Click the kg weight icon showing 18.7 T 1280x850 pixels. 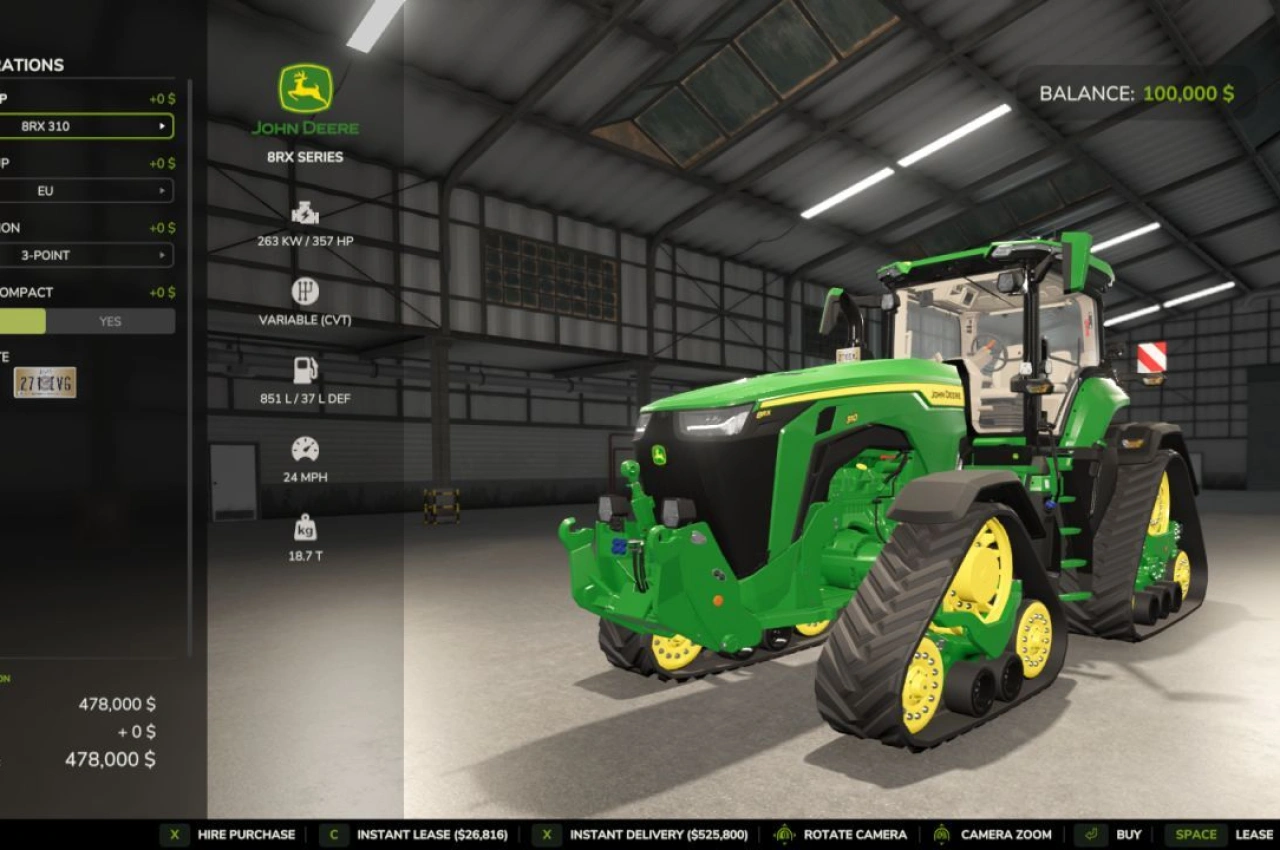coord(305,523)
